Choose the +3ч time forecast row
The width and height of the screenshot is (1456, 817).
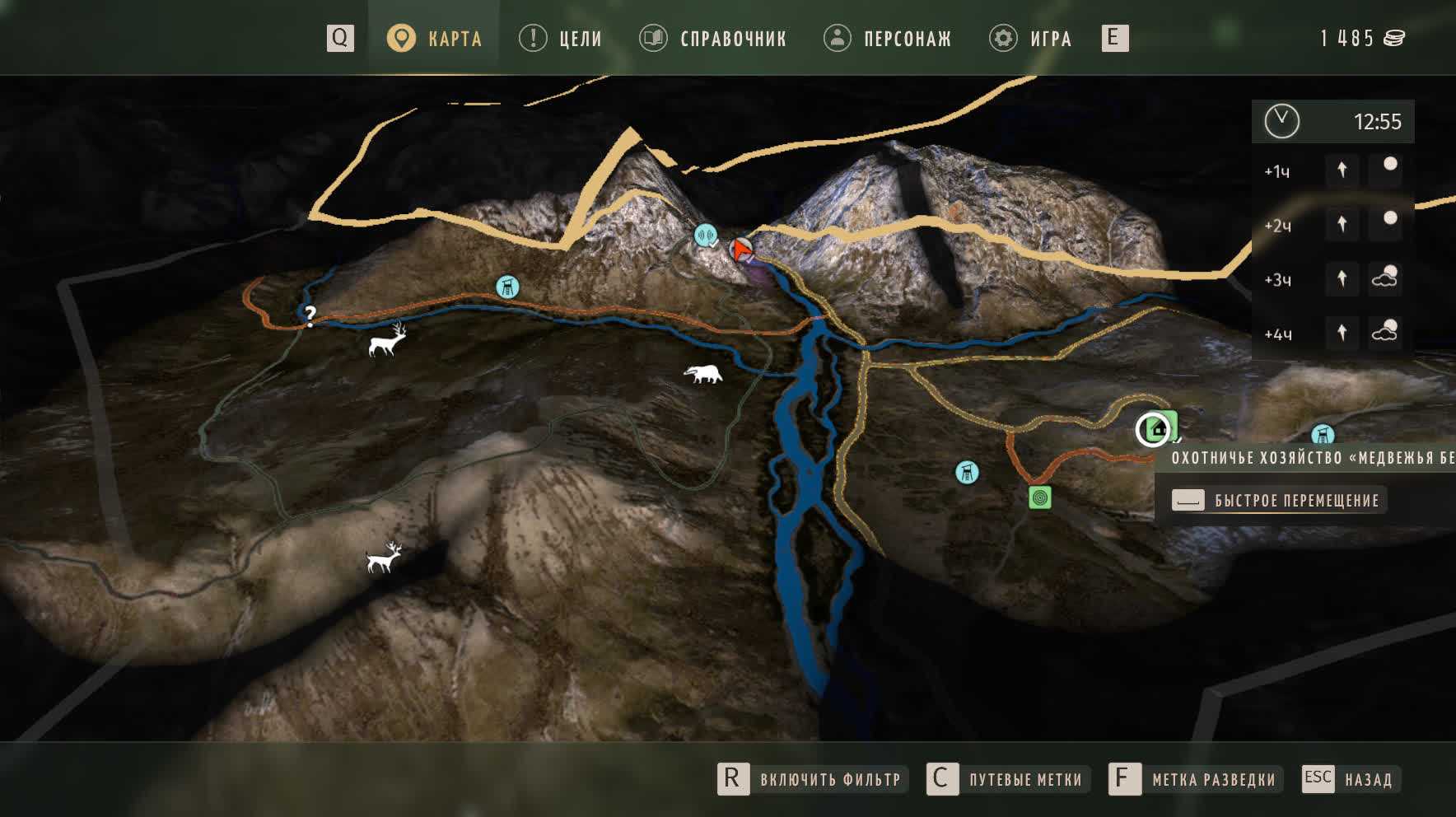point(1332,279)
